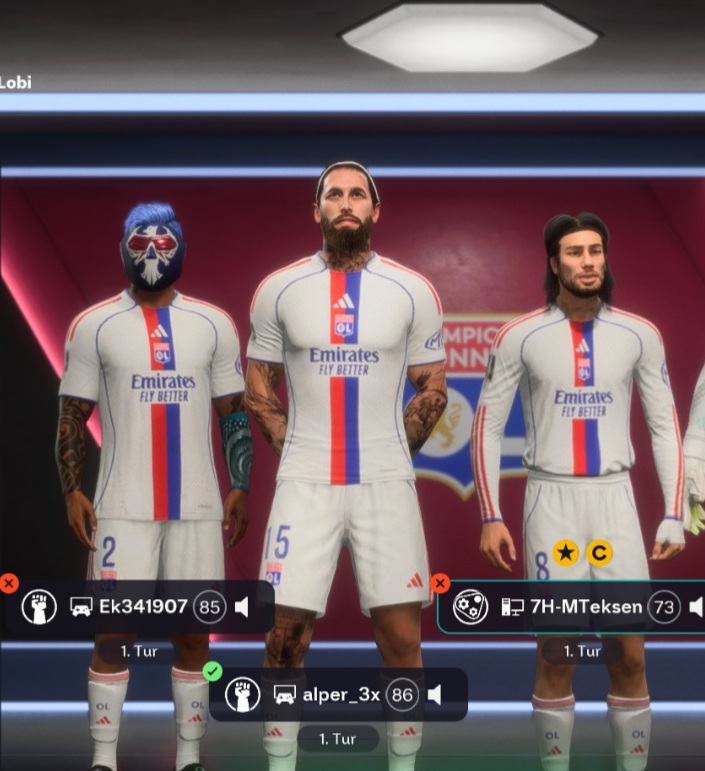Click the gamepad icon on 7H-MTeksen's plate
This screenshot has height=771, width=705.
click(470, 607)
